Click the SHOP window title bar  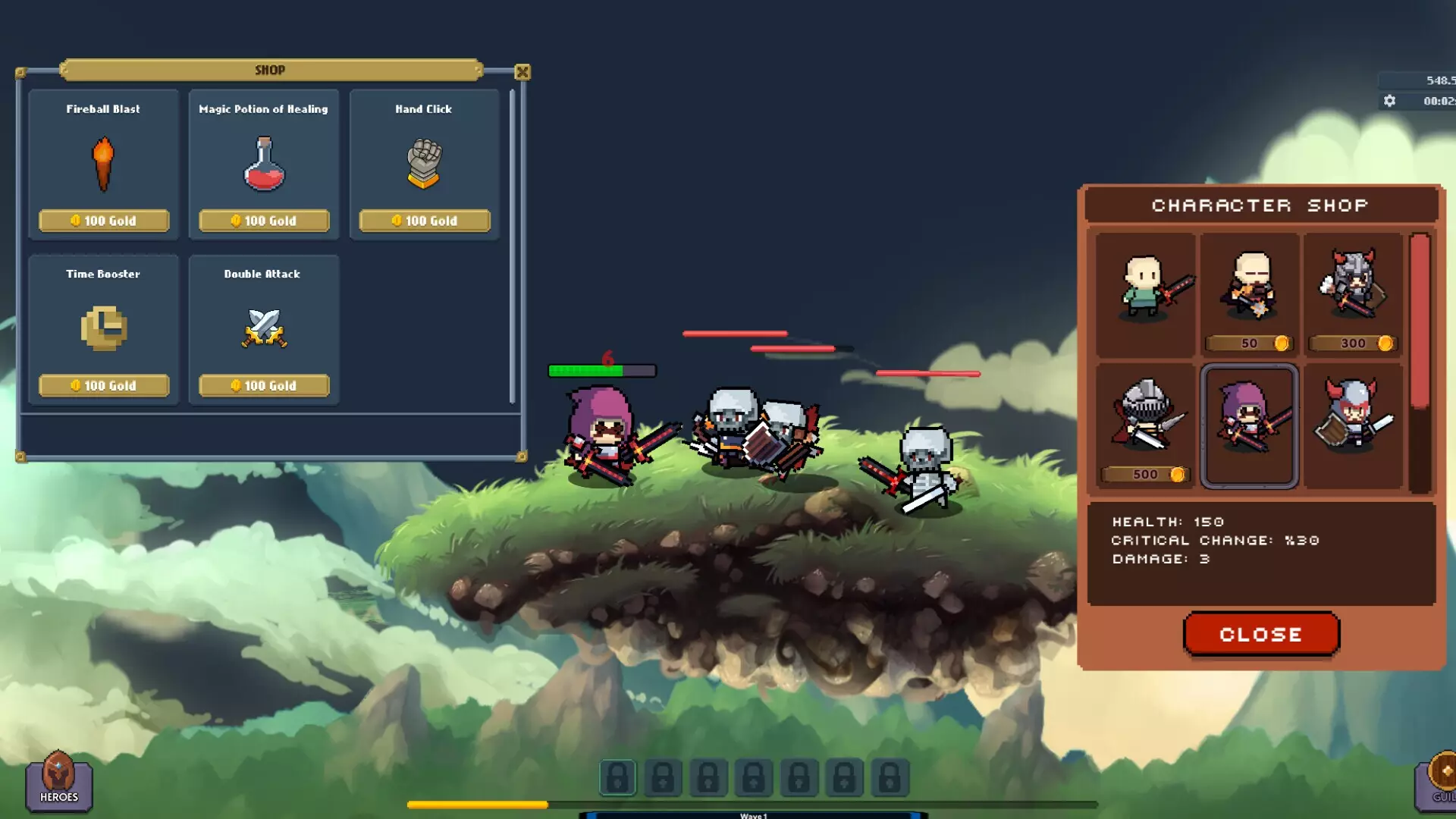[x=269, y=70]
